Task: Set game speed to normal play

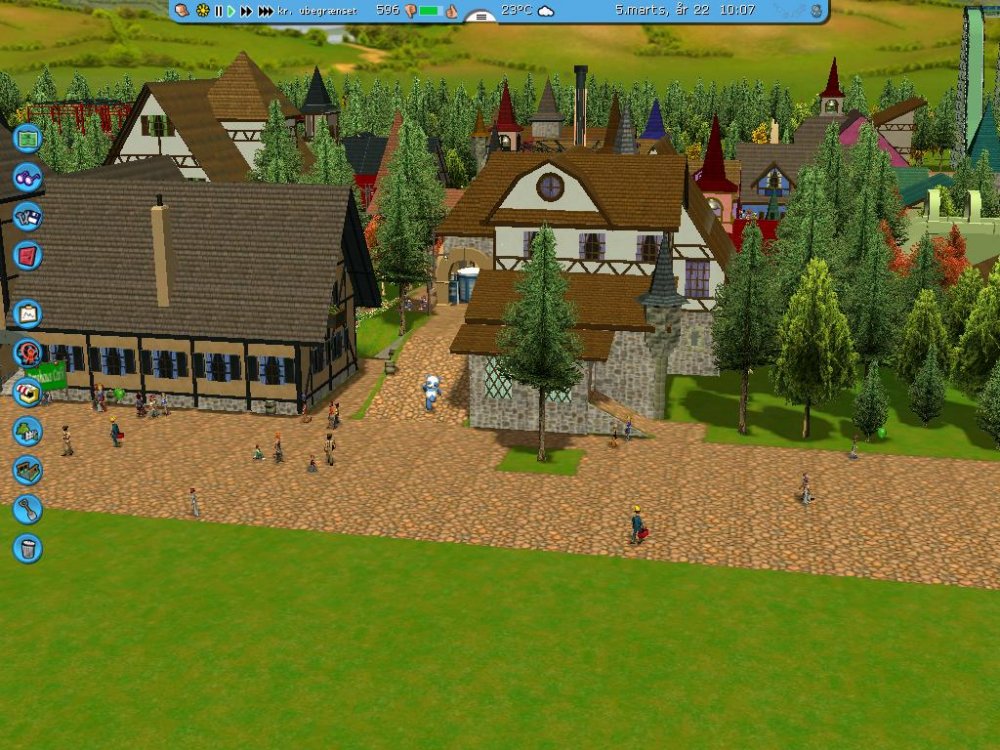Action: (x=231, y=11)
